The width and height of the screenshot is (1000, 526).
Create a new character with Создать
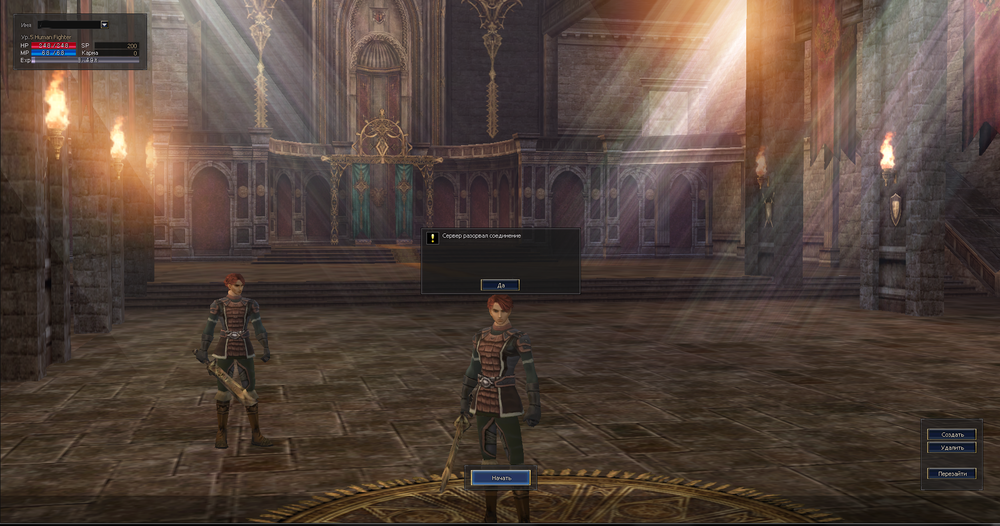pyautogui.click(x=952, y=435)
